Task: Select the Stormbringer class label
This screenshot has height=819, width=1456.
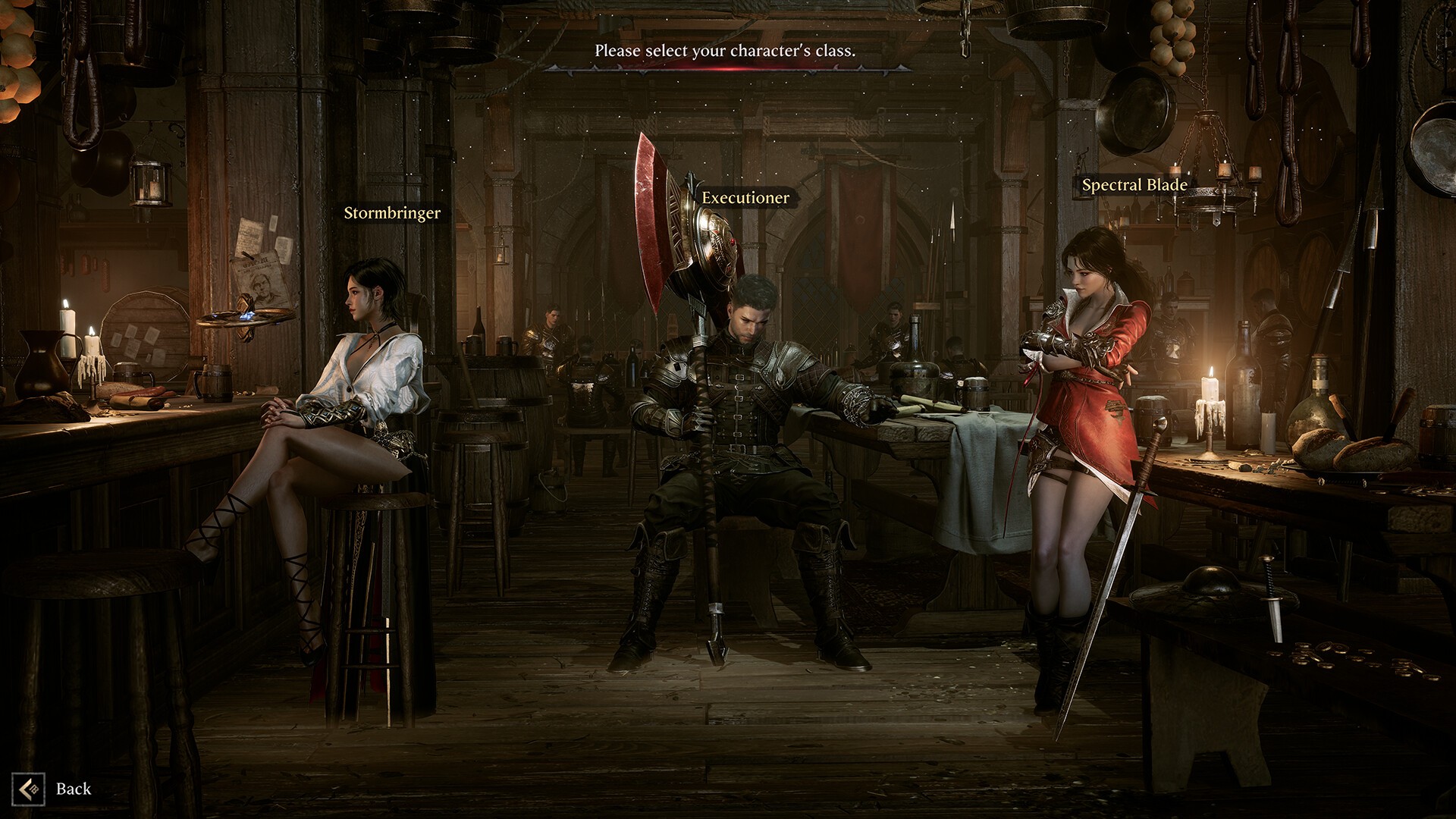Action: coord(392,213)
